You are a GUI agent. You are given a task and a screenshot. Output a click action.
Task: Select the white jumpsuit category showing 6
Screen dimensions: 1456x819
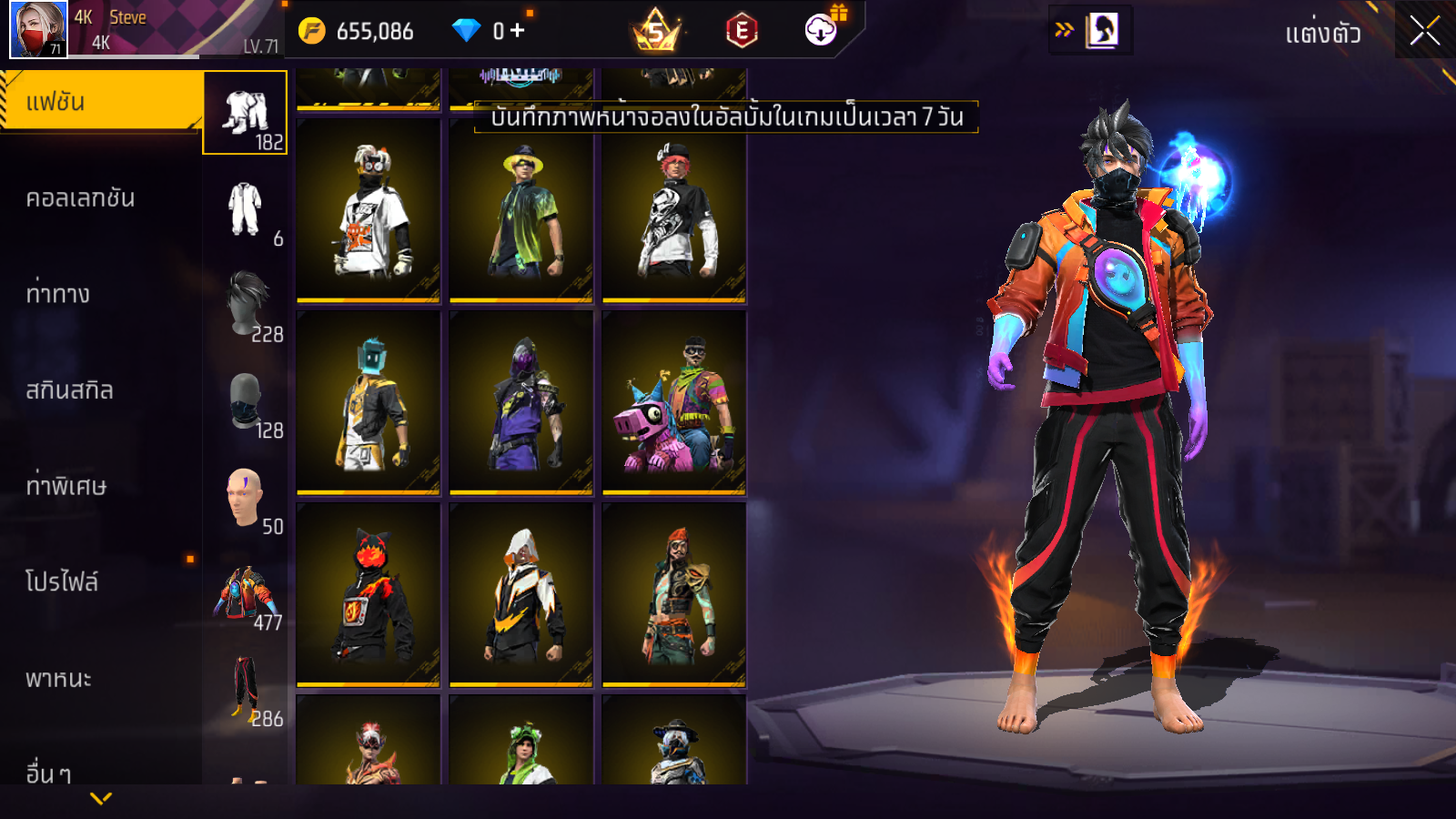click(x=246, y=209)
